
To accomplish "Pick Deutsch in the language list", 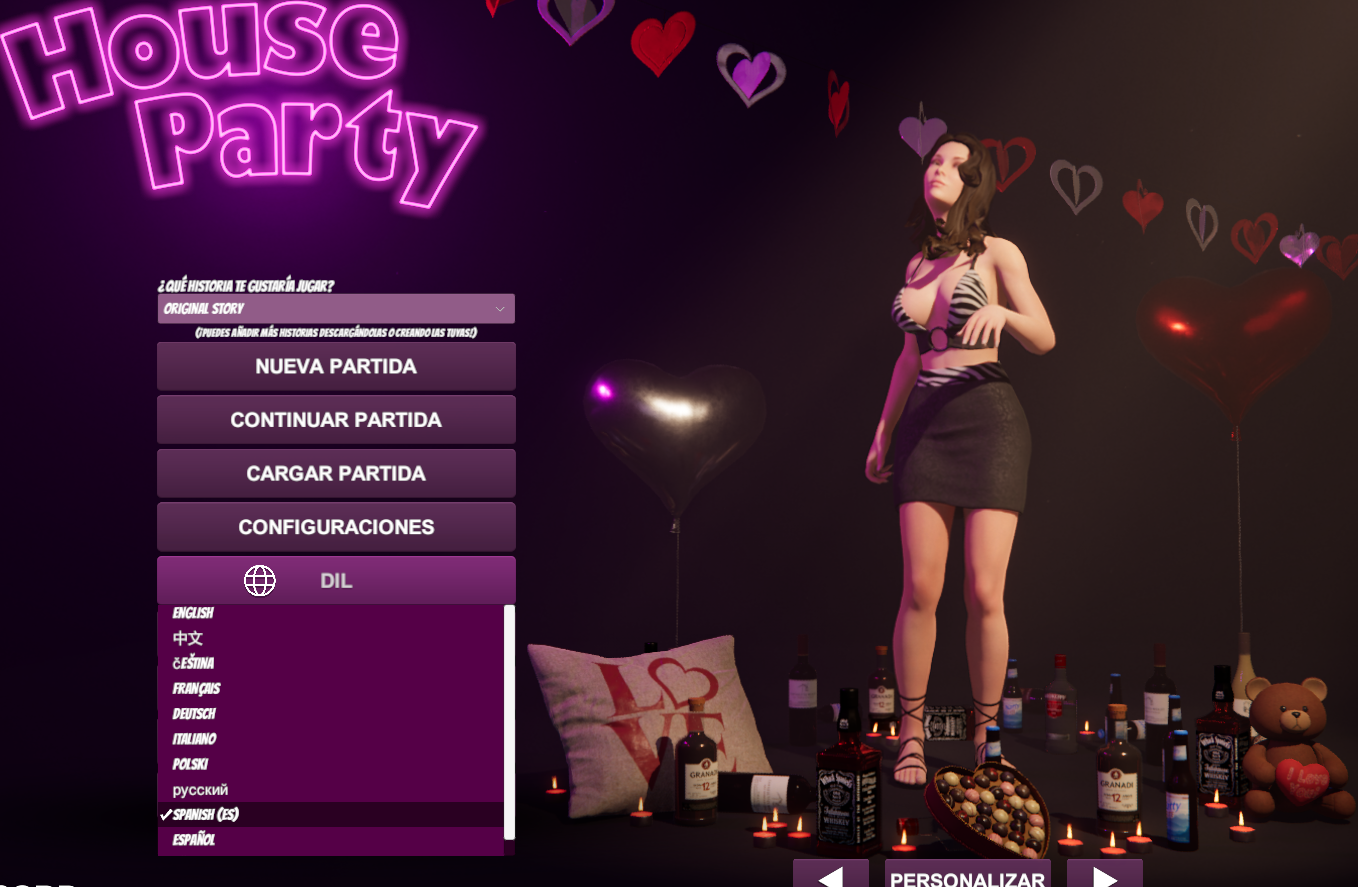I will [195, 714].
